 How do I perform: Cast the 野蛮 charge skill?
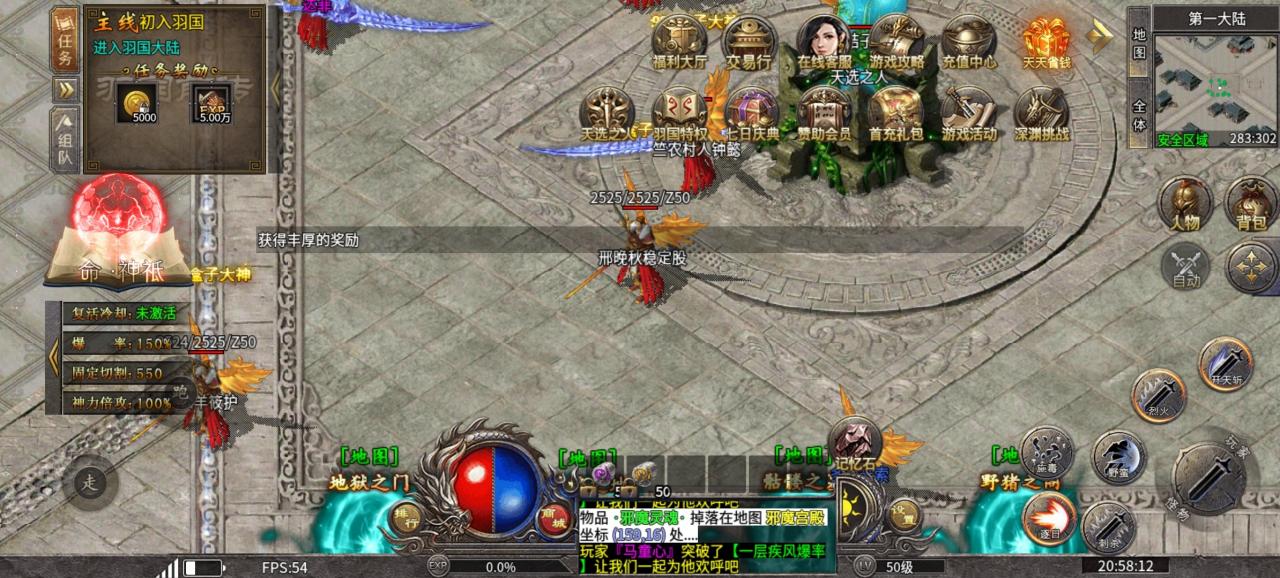(x=1117, y=456)
